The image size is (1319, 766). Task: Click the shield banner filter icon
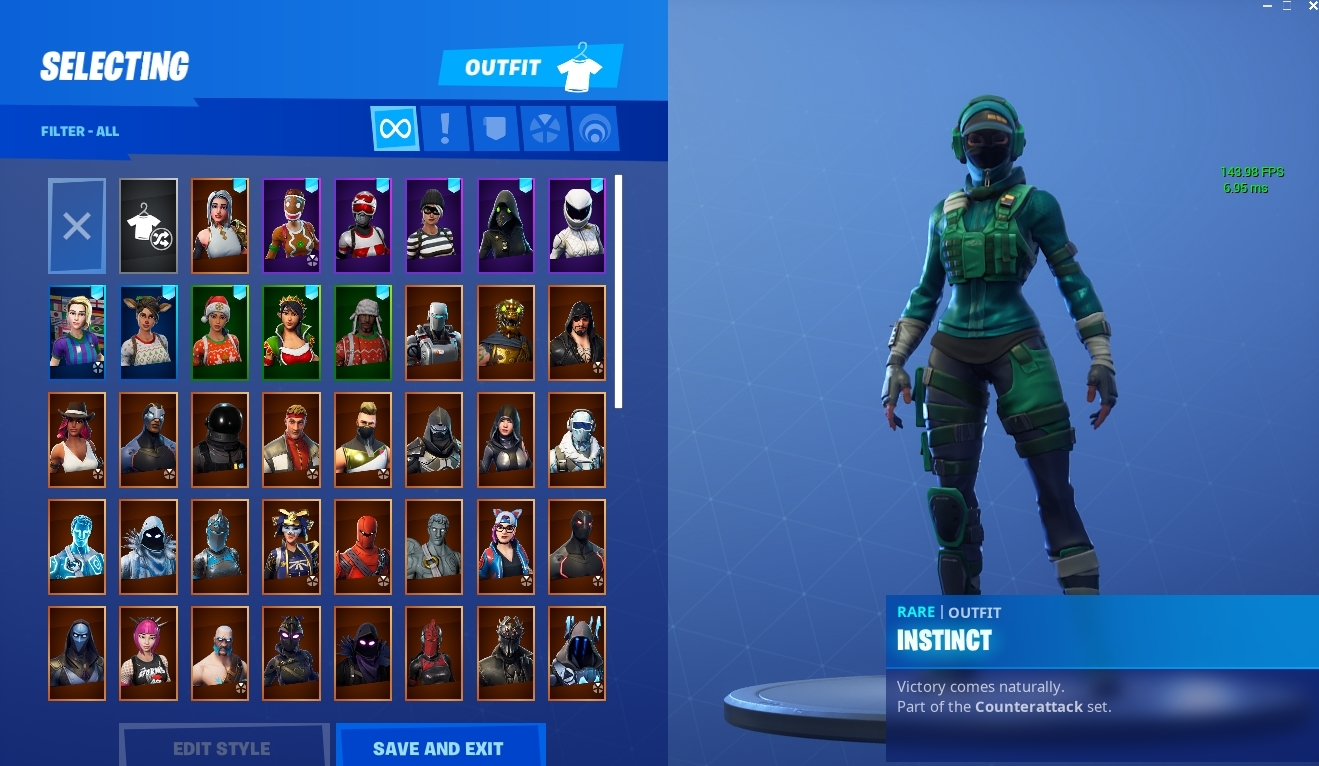coord(494,128)
